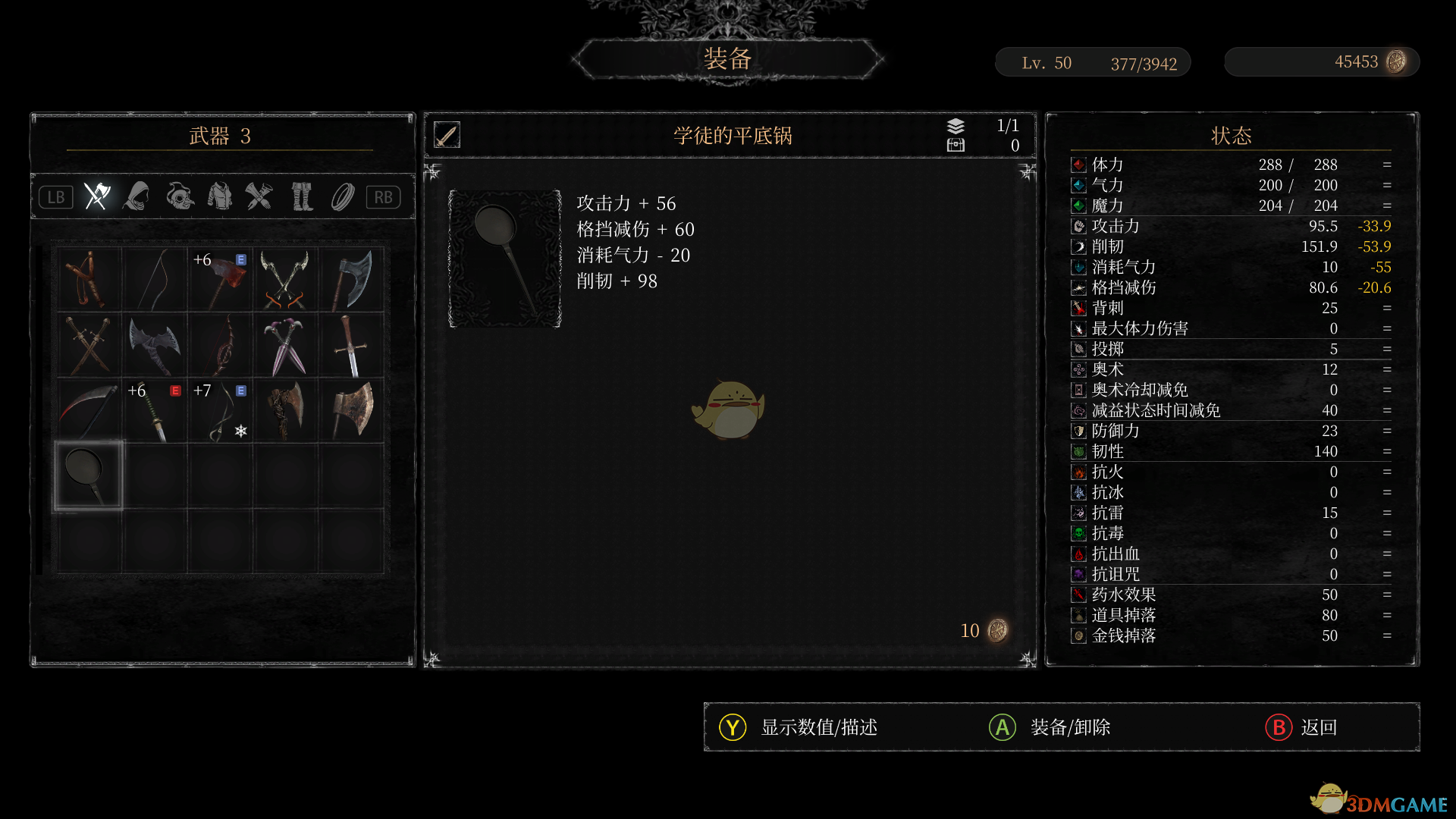The image size is (1456, 819).
Task: Switch to the weapons category tab
Action: click(x=97, y=196)
